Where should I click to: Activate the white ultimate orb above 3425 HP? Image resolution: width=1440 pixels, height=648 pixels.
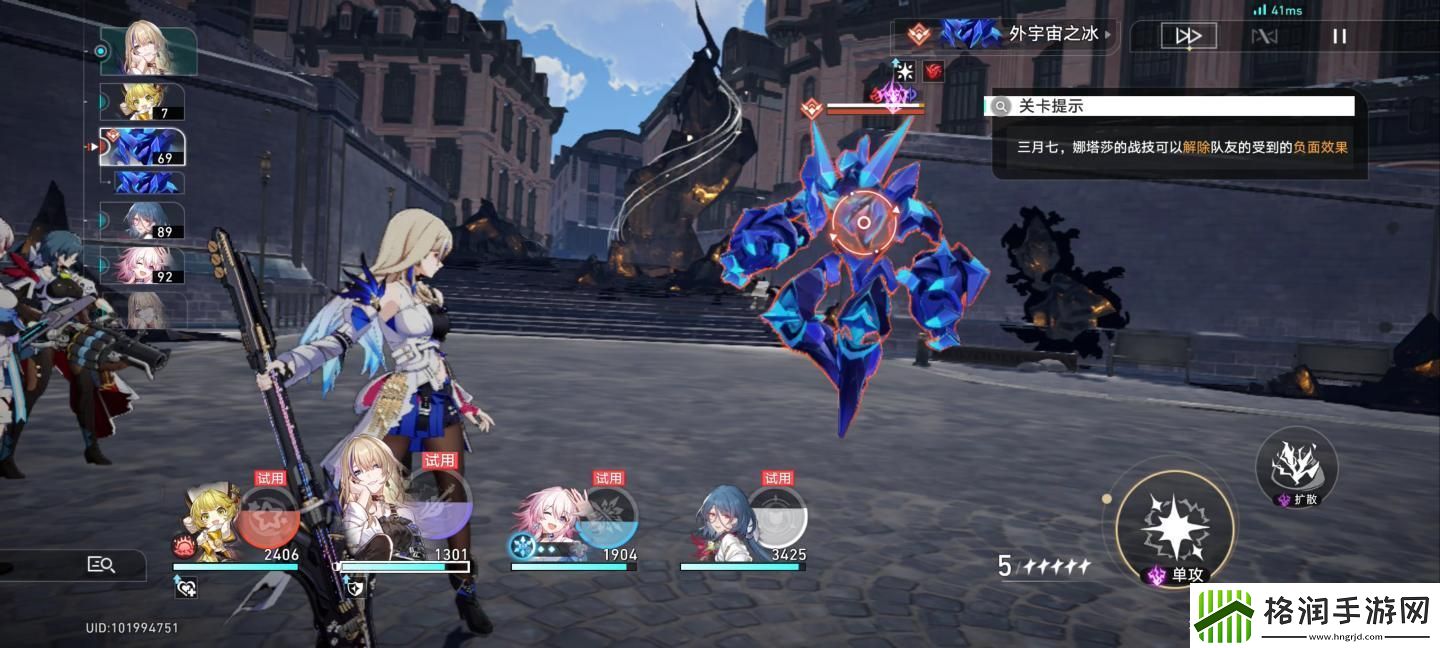pyautogui.click(x=776, y=515)
